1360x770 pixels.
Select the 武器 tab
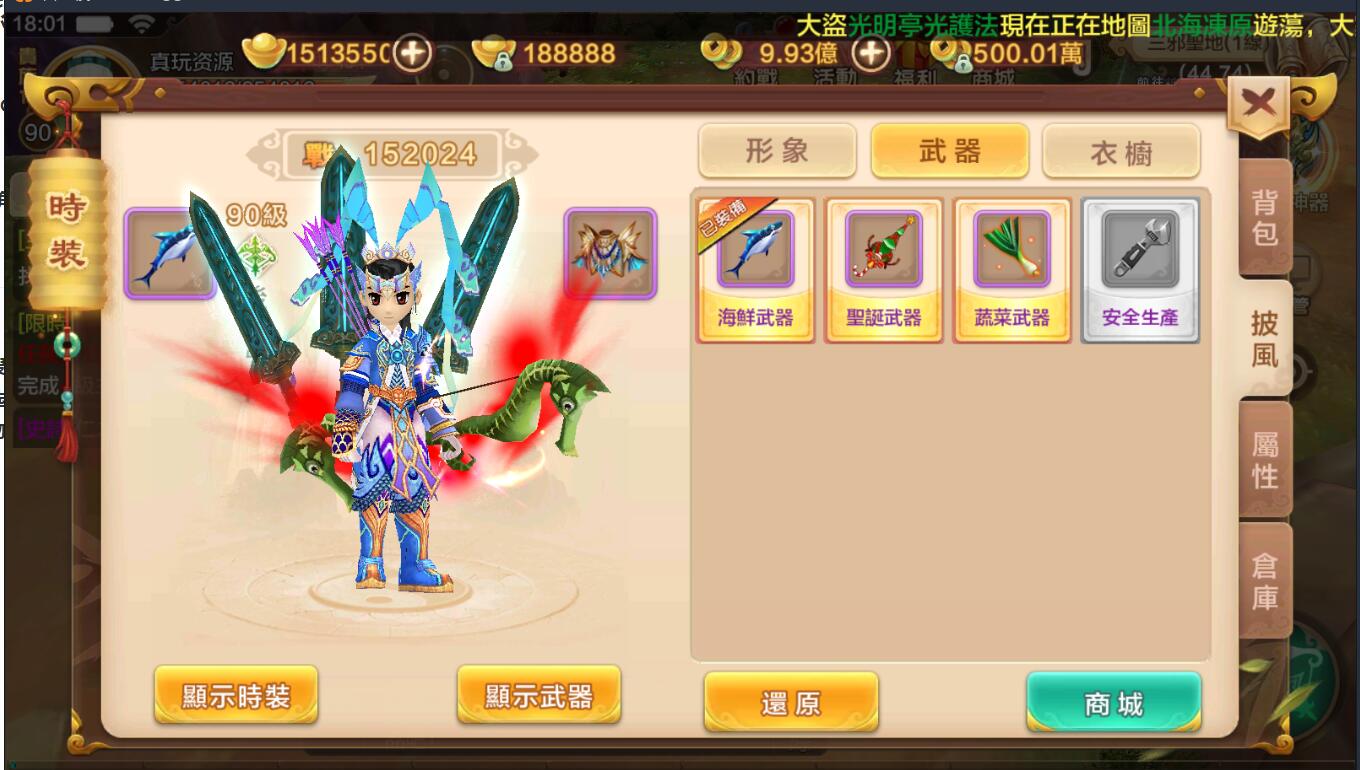(949, 151)
